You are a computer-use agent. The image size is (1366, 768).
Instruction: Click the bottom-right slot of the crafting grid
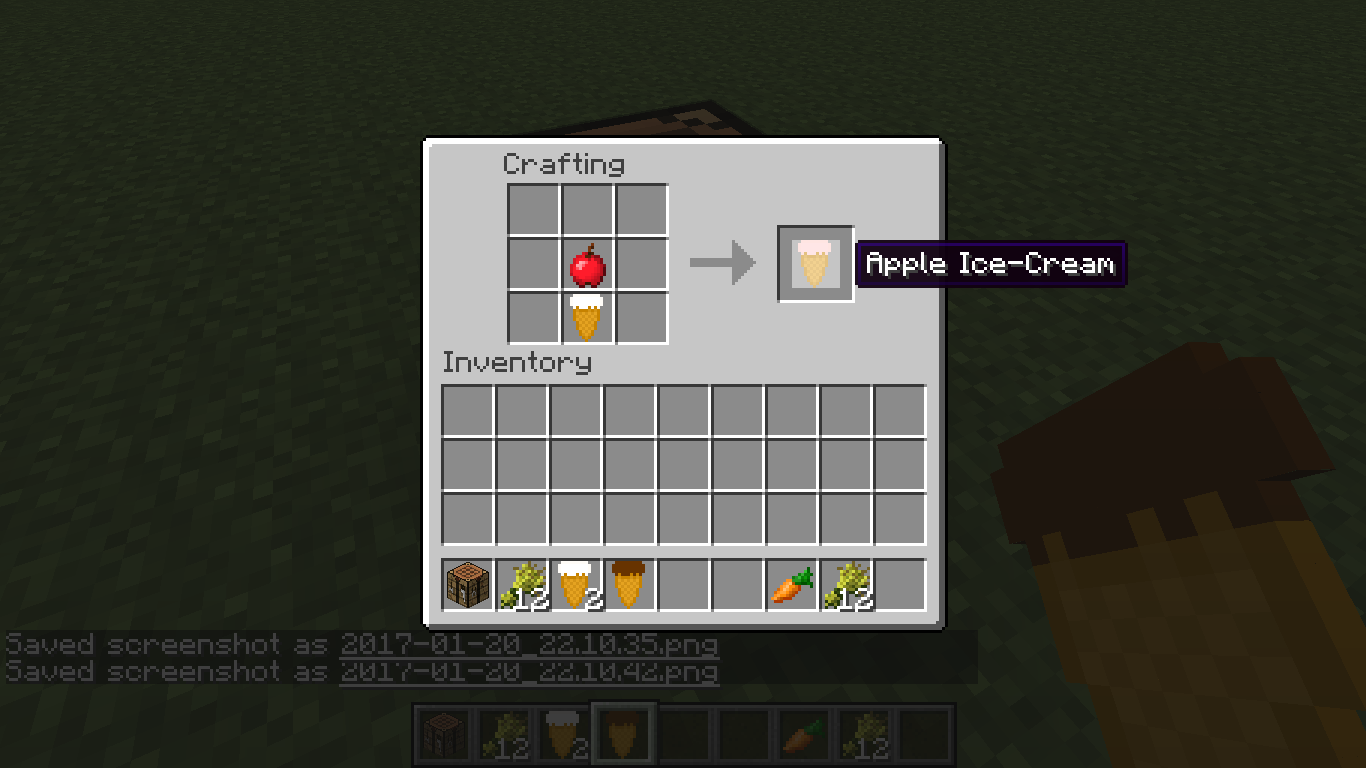640,318
